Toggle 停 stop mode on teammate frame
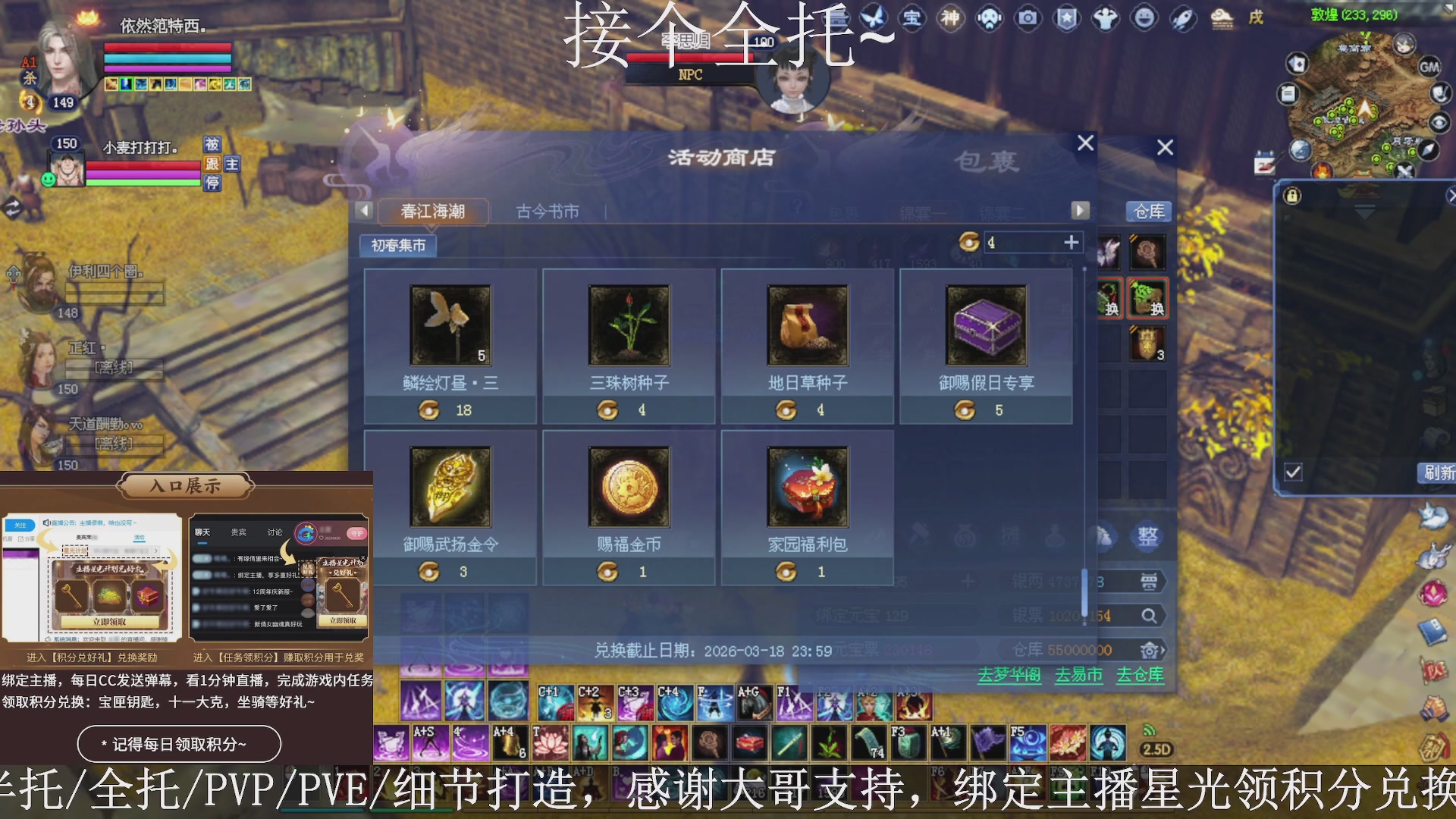Viewport: 1456px width, 819px height. 213,184
